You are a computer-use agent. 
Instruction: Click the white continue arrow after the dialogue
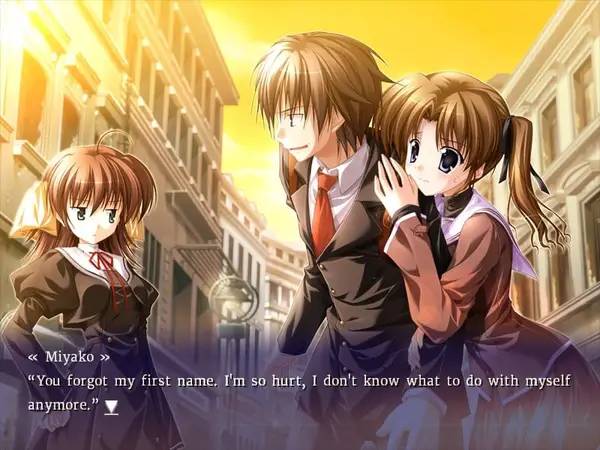pyautogui.click(x=112, y=407)
